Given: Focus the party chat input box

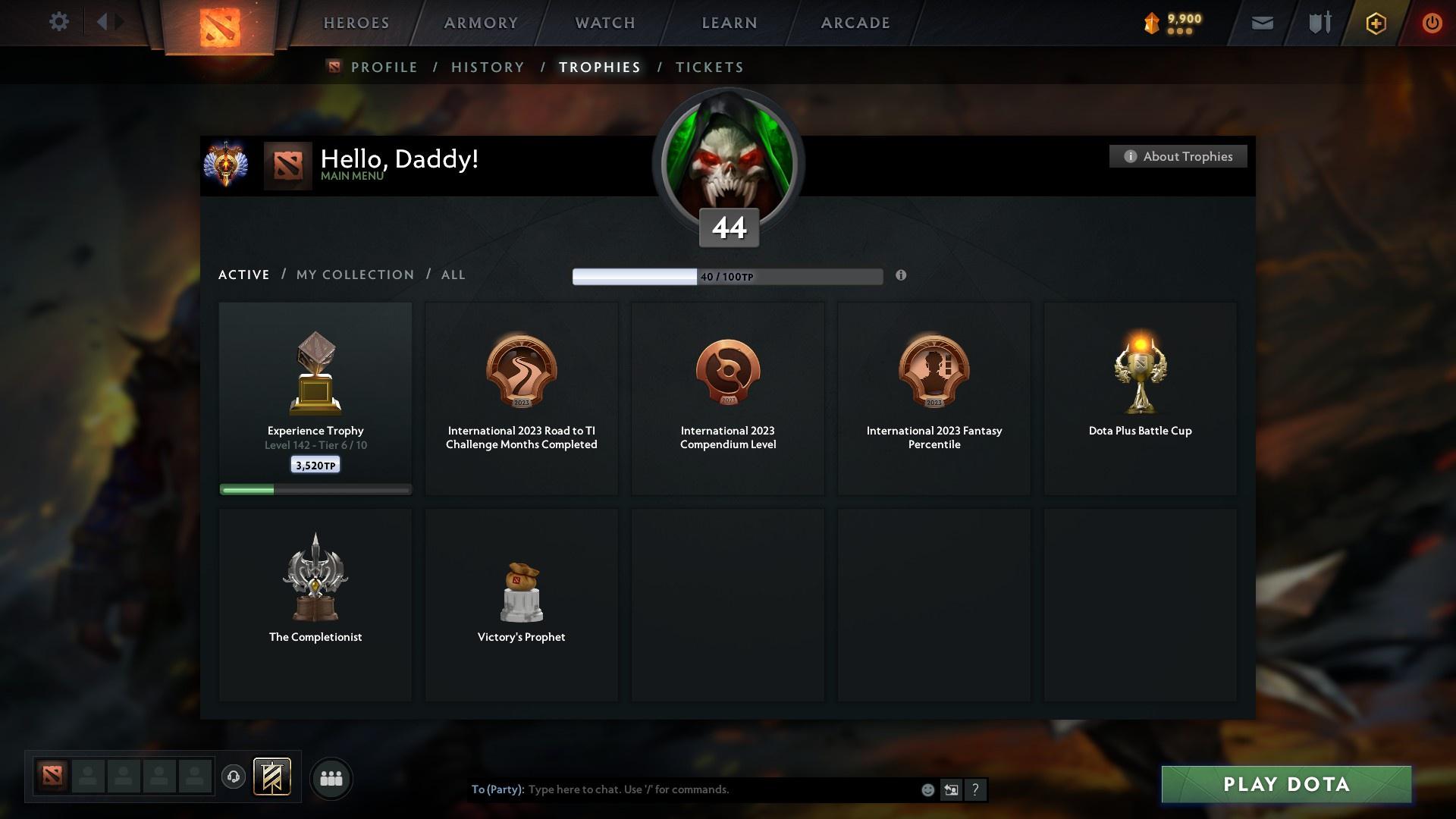Looking at the screenshot, I should coord(720,789).
